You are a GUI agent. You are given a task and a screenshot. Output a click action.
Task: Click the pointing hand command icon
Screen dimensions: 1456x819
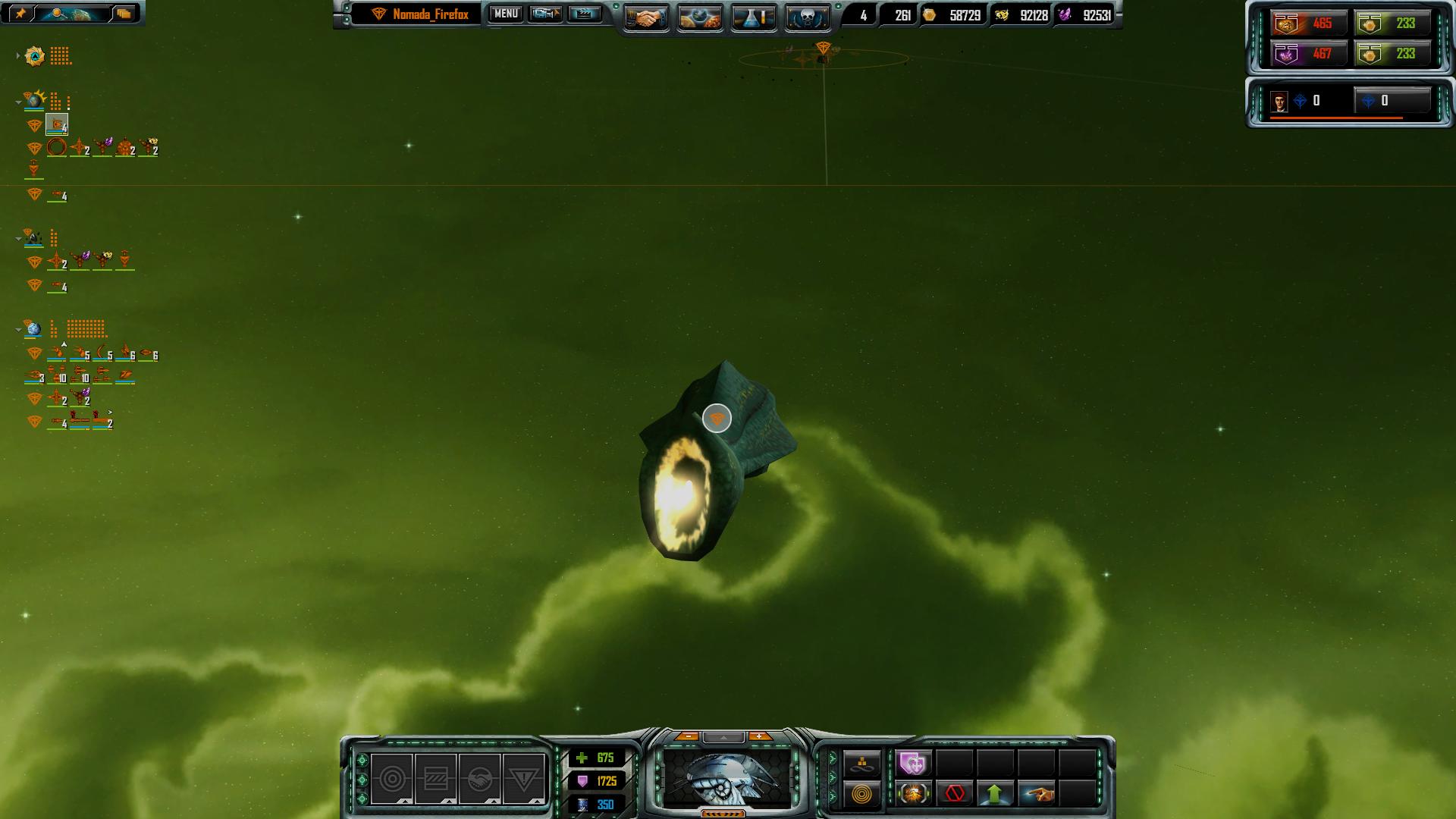(x=1037, y=794)
